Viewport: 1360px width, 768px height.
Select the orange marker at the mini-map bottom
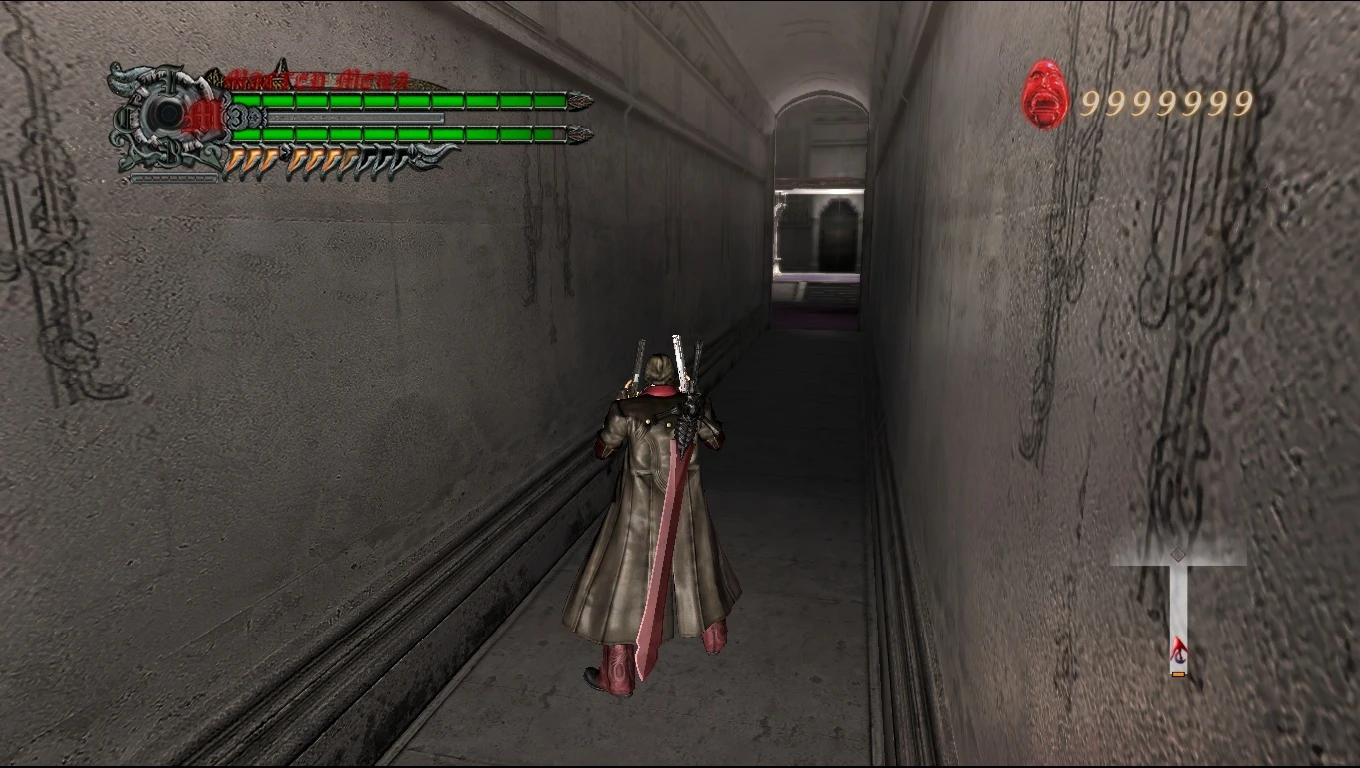coord(1177,674)
